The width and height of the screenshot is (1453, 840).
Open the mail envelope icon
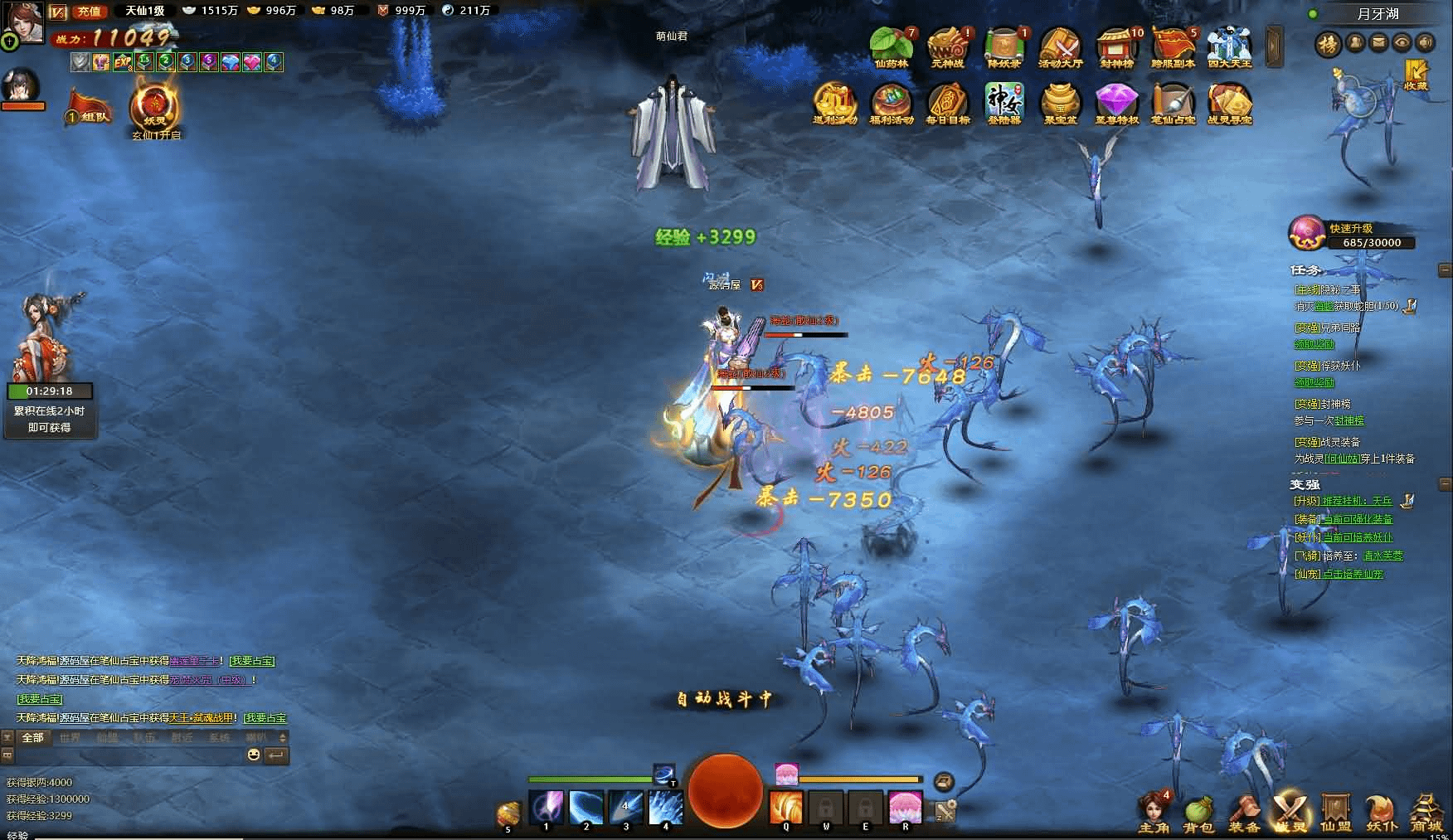[1378, 42]
